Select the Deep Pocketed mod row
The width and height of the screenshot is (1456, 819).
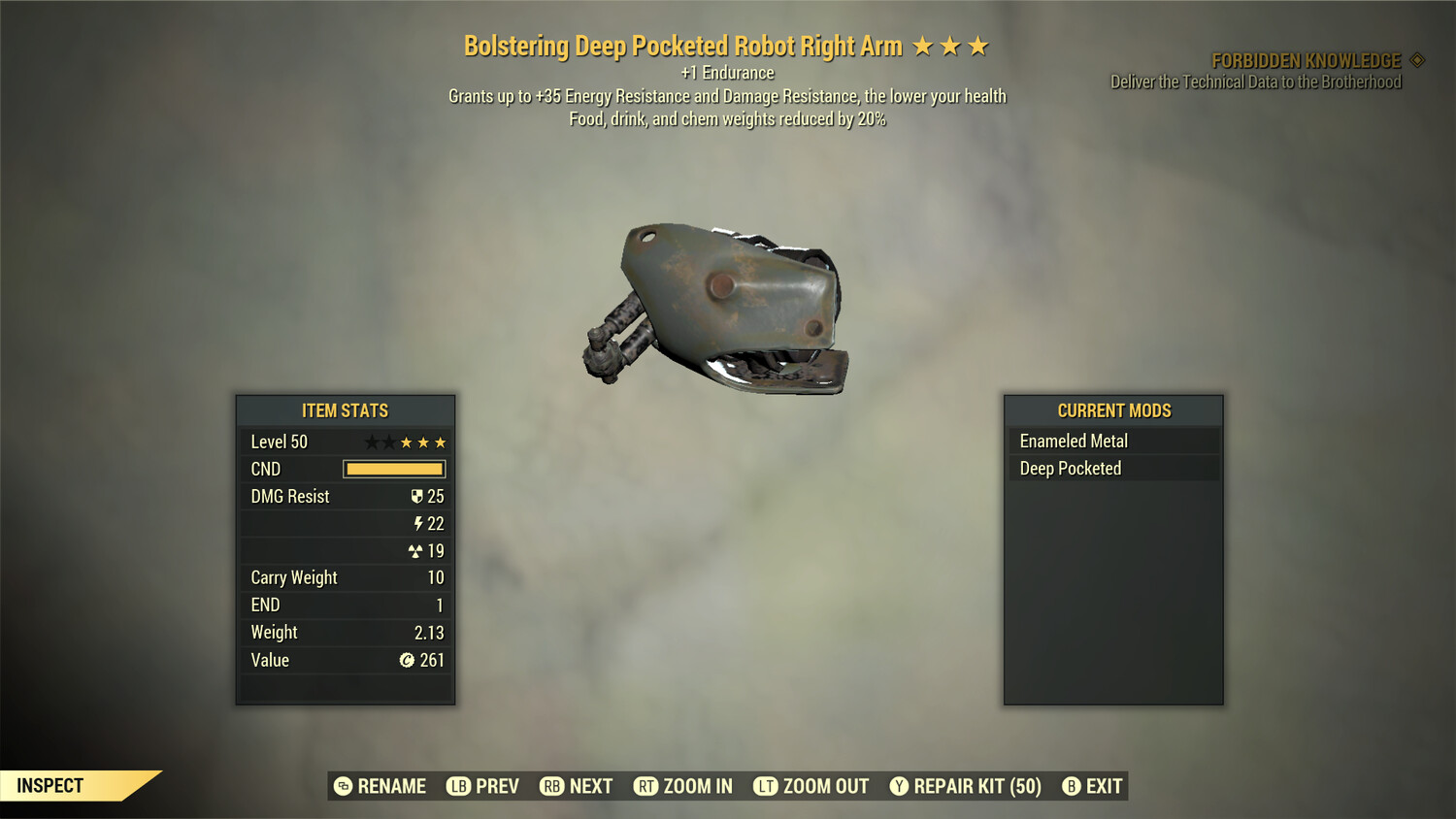click(1112, 469)
